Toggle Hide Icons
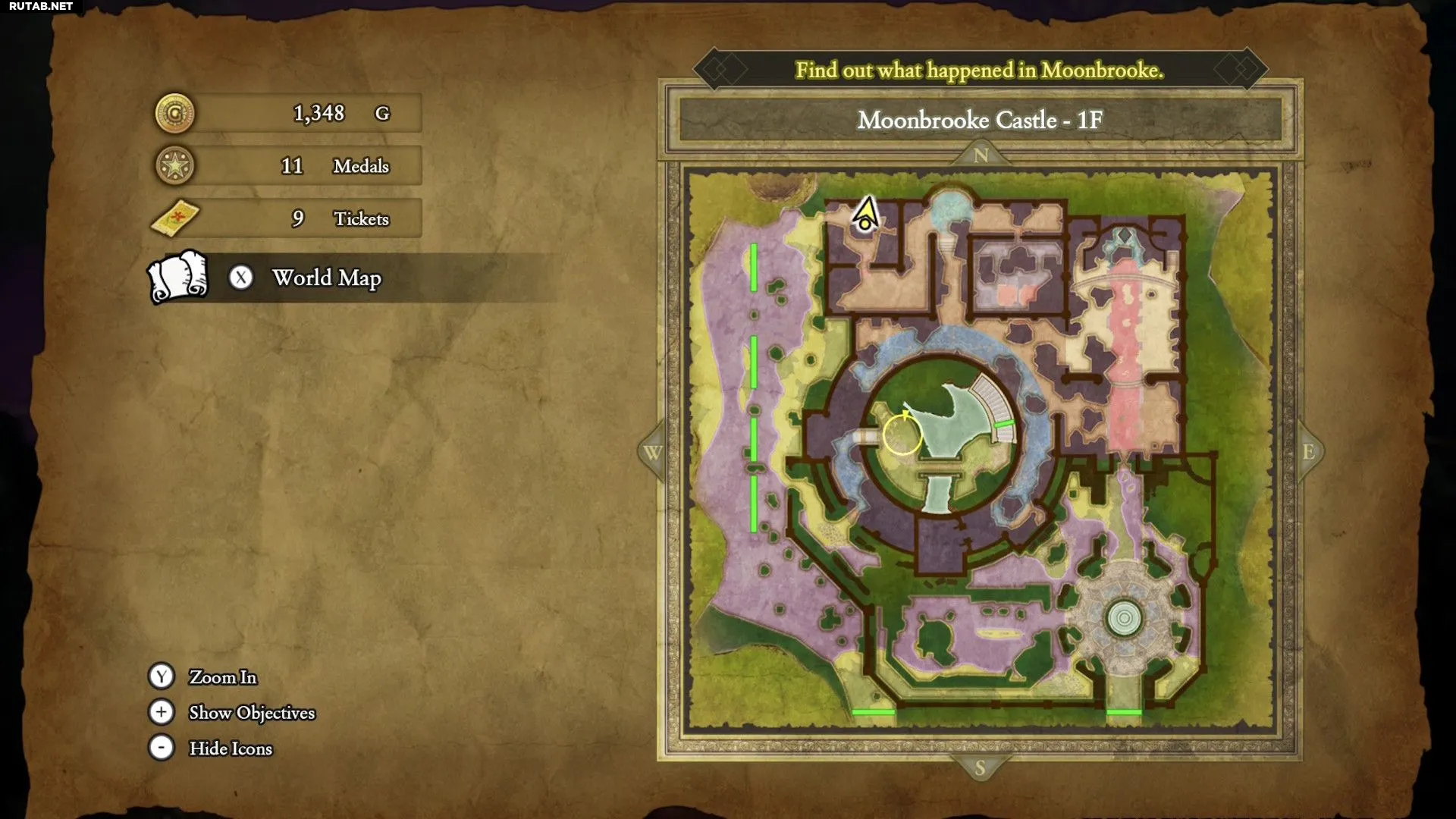The width and height of the screenshot is (1456, 819). [x=230, y=748]
